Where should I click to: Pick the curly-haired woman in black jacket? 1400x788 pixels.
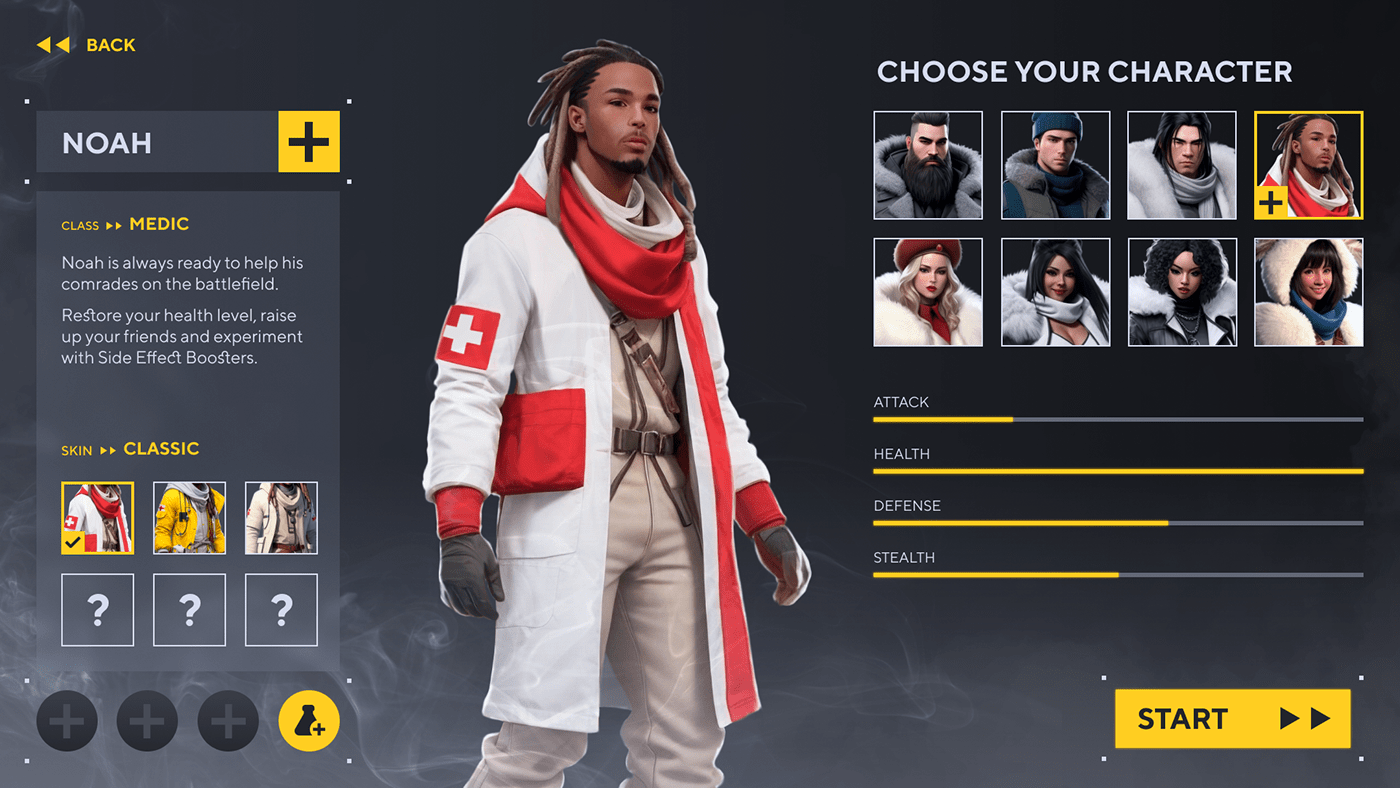1182,292
